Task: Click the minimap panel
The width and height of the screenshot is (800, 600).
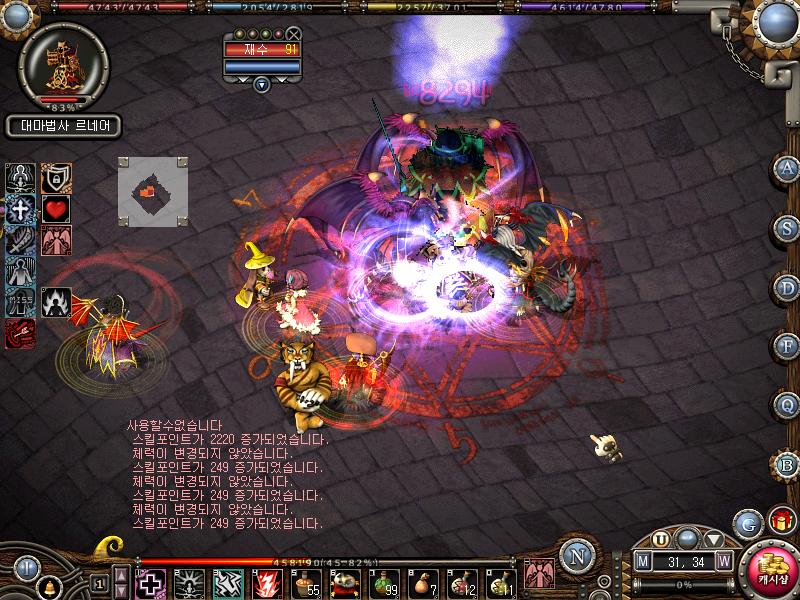Action: click(152, 190)
